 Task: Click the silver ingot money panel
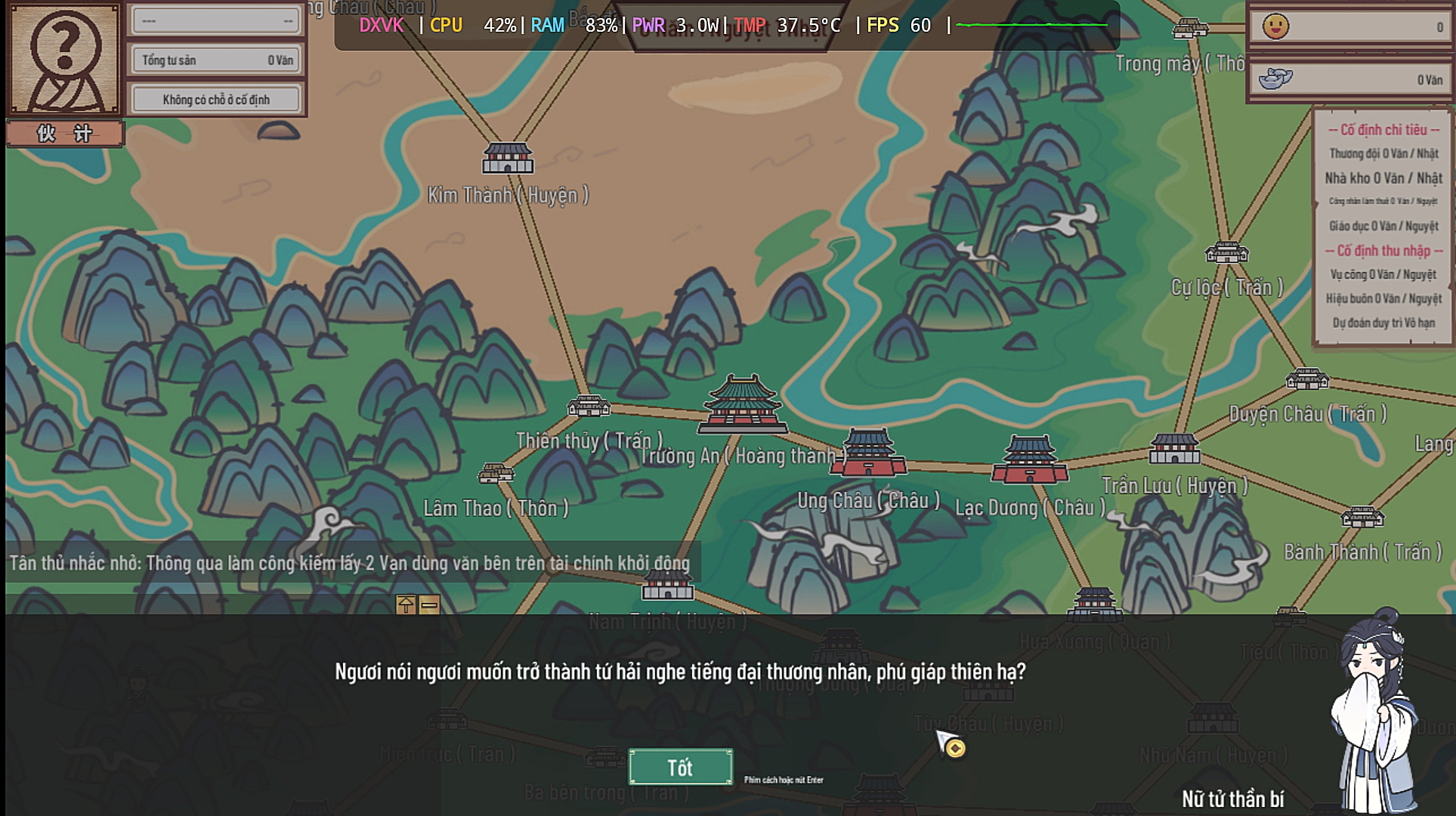1349,79
